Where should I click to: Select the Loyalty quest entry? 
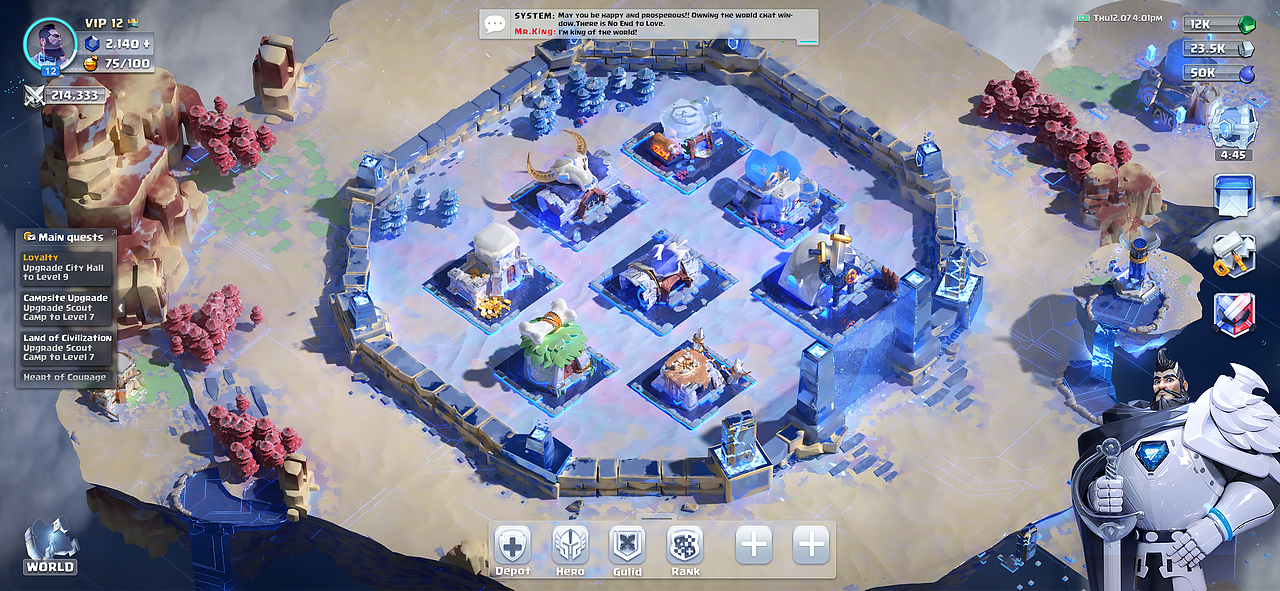[x=67, y=268]
